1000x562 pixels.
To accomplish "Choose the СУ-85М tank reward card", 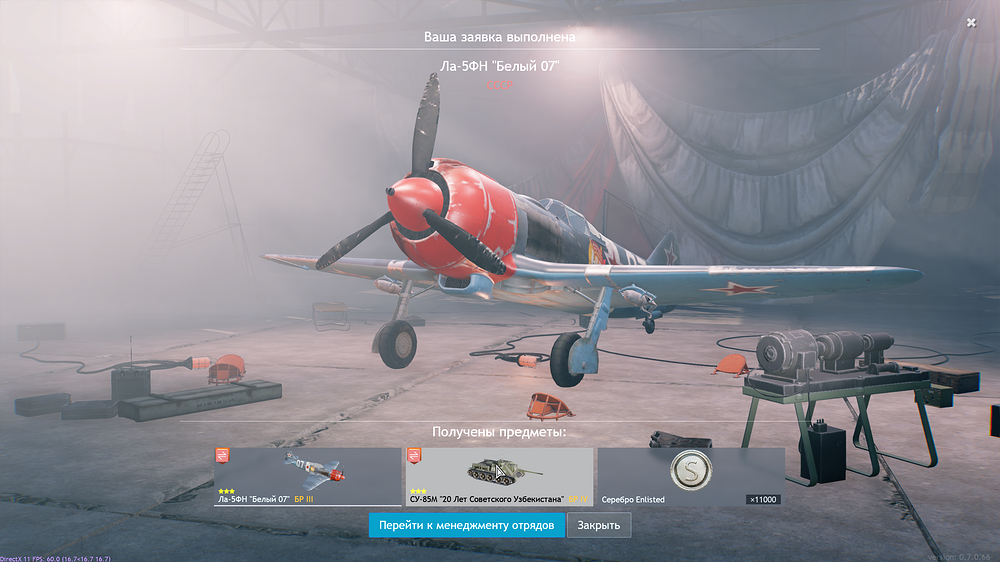I will (498, 476).
